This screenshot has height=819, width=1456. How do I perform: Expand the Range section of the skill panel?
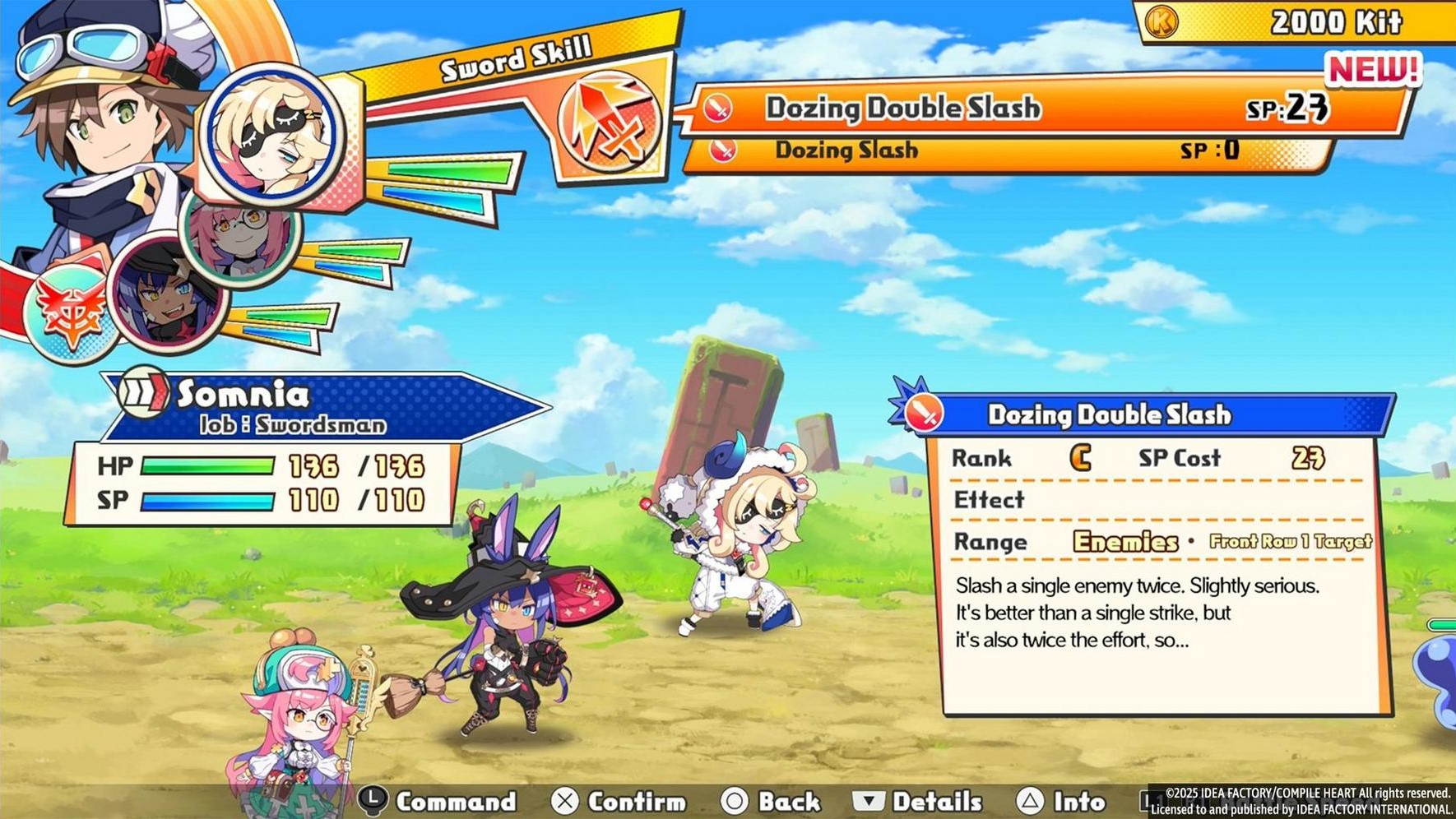pos(991,542)
